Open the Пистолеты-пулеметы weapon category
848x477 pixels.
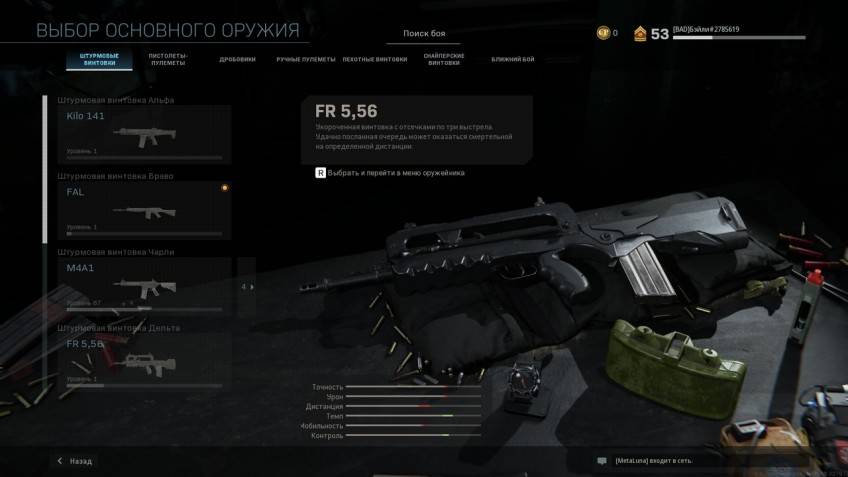pos(167,59)
